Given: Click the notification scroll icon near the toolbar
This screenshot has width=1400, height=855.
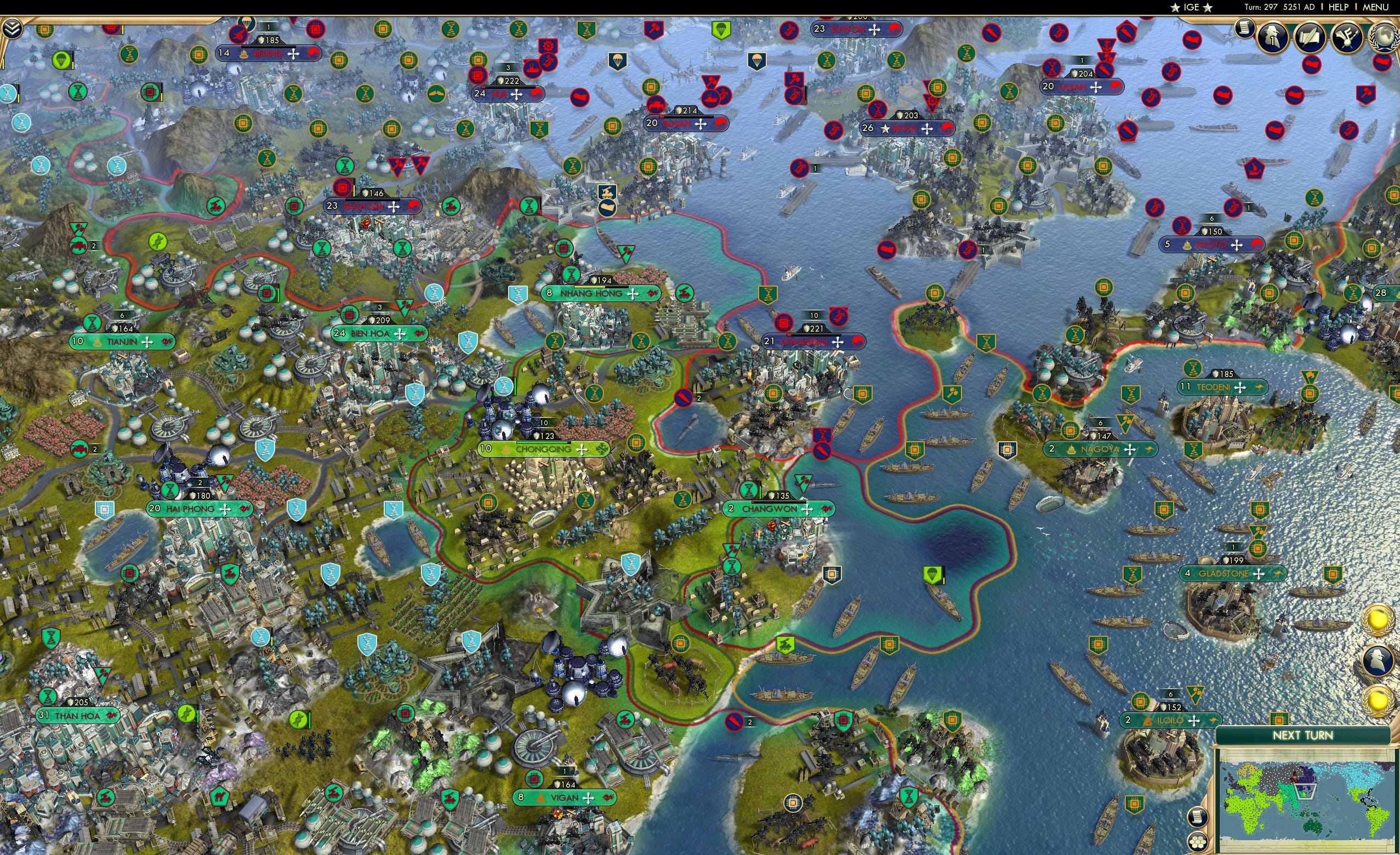Looking at the screenshot, I should tap(1243, 30).
